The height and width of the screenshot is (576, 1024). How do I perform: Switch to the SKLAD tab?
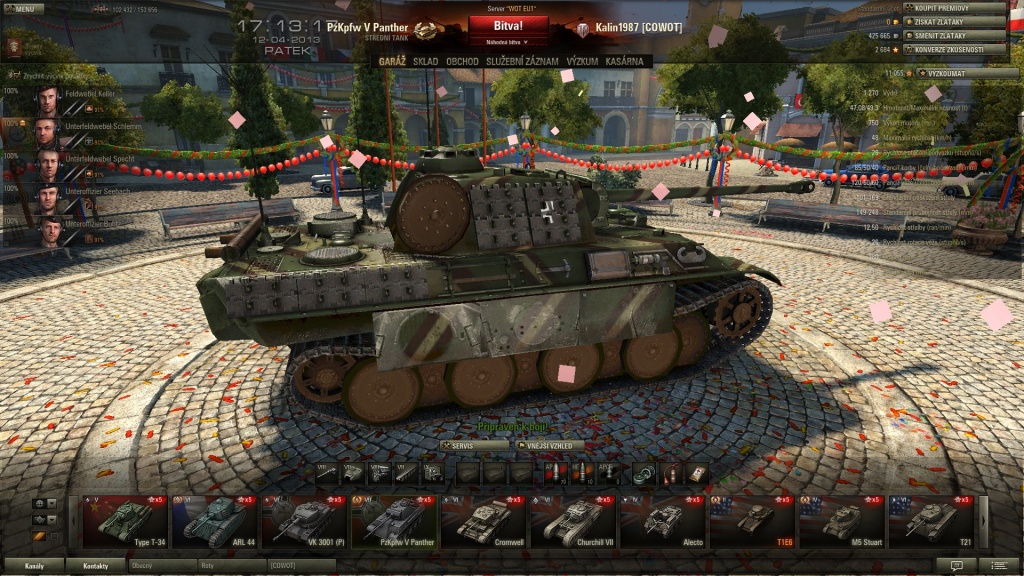426,61
